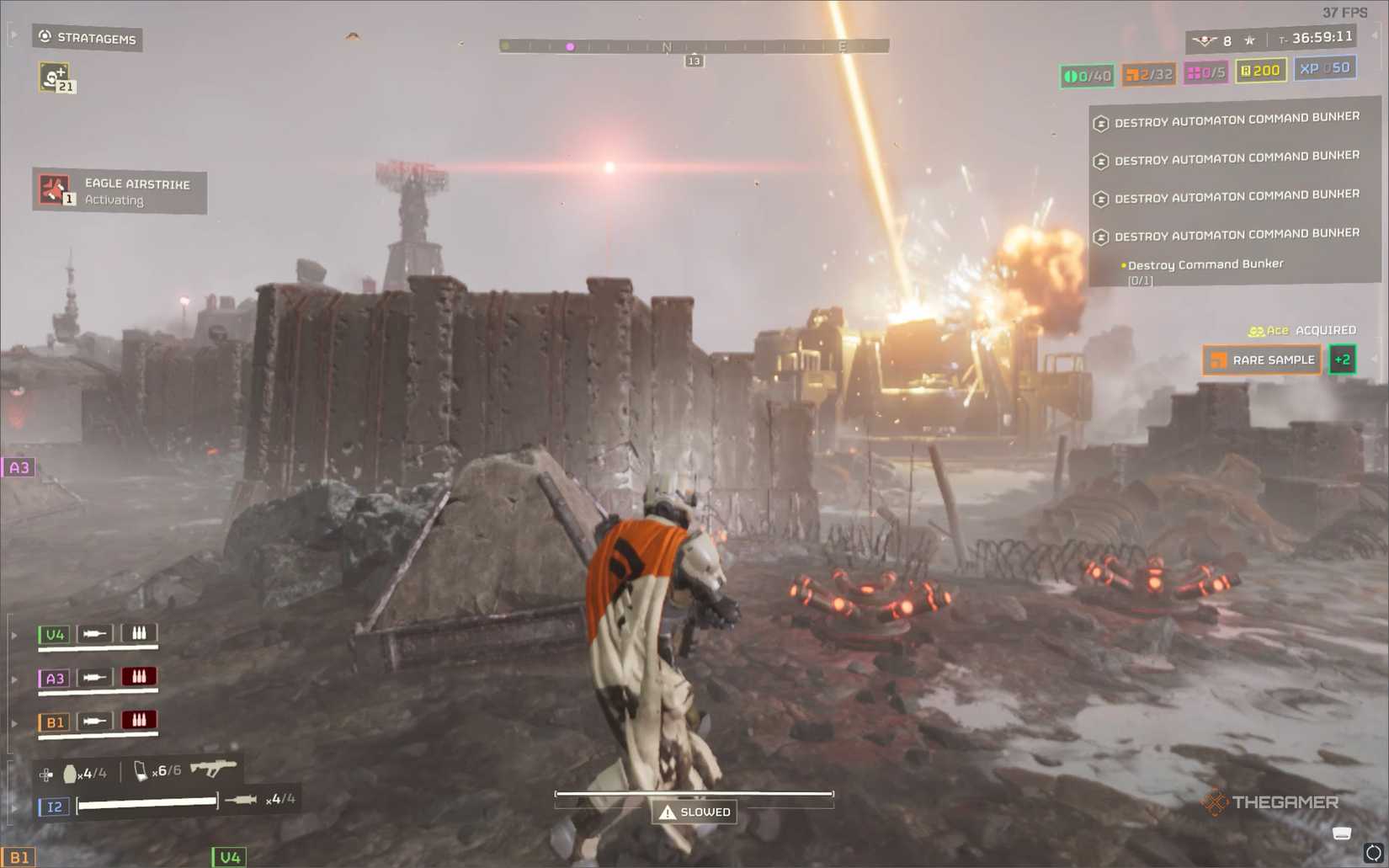Select the Stratagems icon top left
The image size is (1389, 868).
[44, 38]
